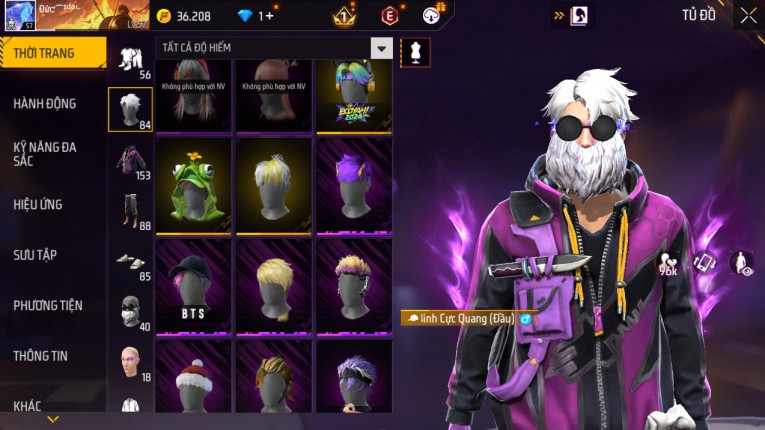Viewport: 765px width, 430px height.
Task: Open the pants subcategory with 88 items
Action: (130, 213)
